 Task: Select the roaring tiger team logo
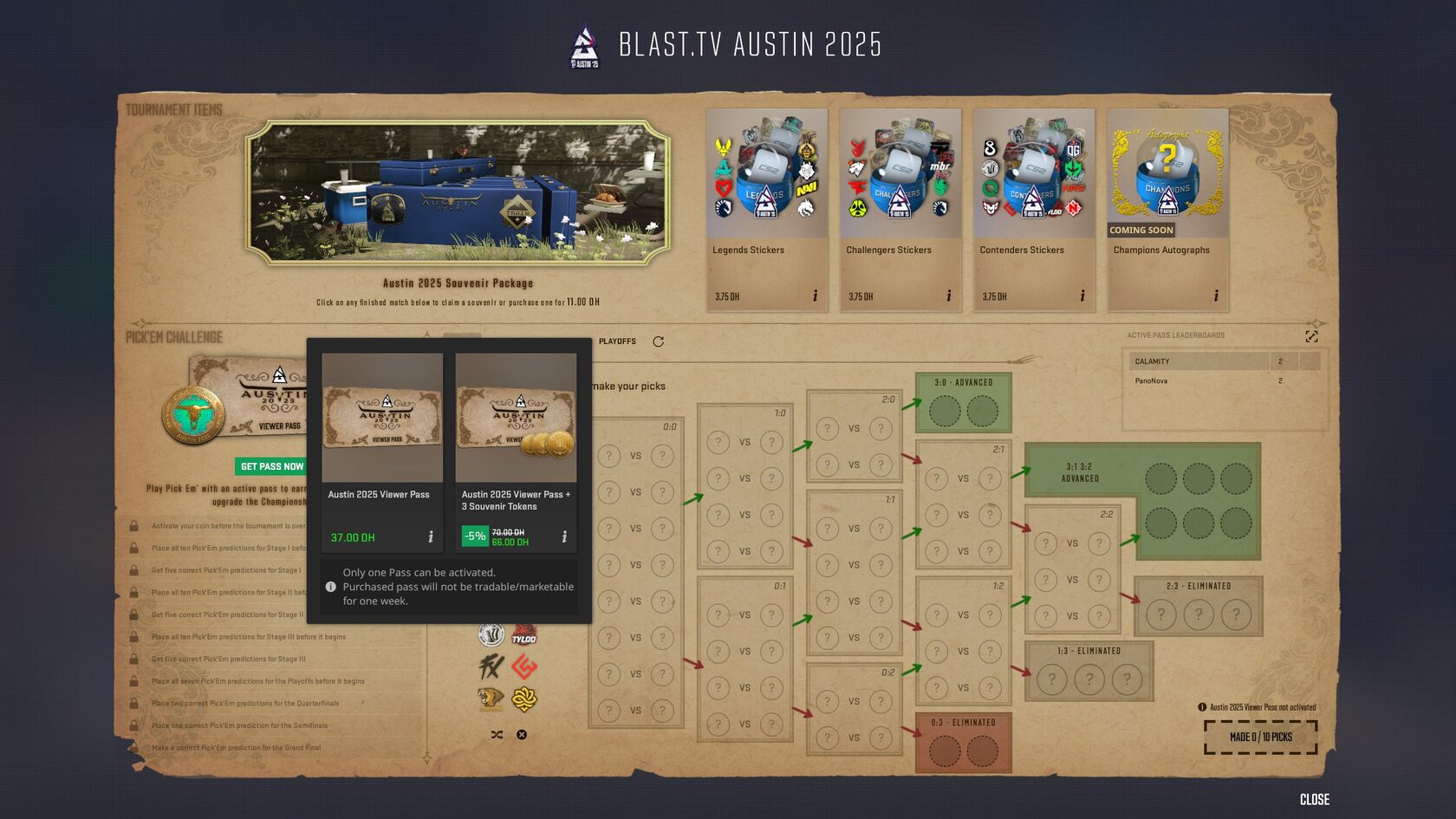pyautogui.click(x=491, y=699)
